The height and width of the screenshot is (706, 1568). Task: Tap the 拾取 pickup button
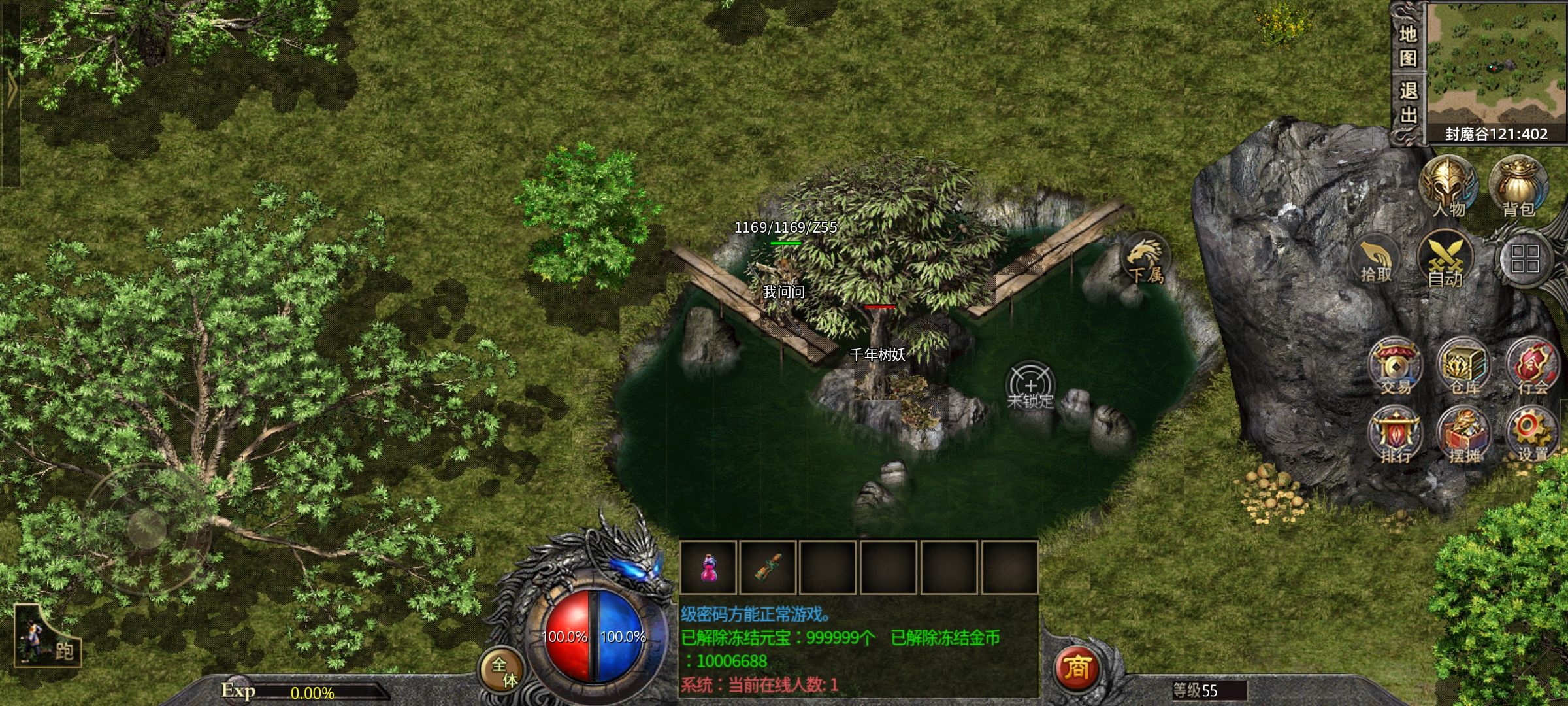1376,260
